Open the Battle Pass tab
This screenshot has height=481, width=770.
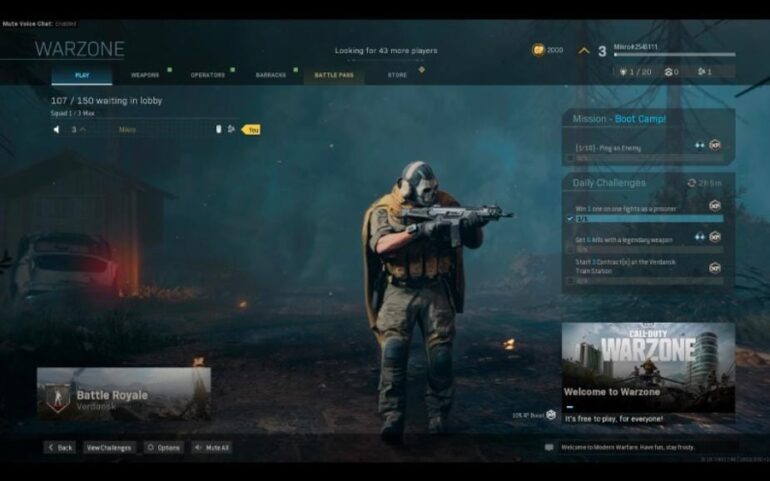[333, 75]
